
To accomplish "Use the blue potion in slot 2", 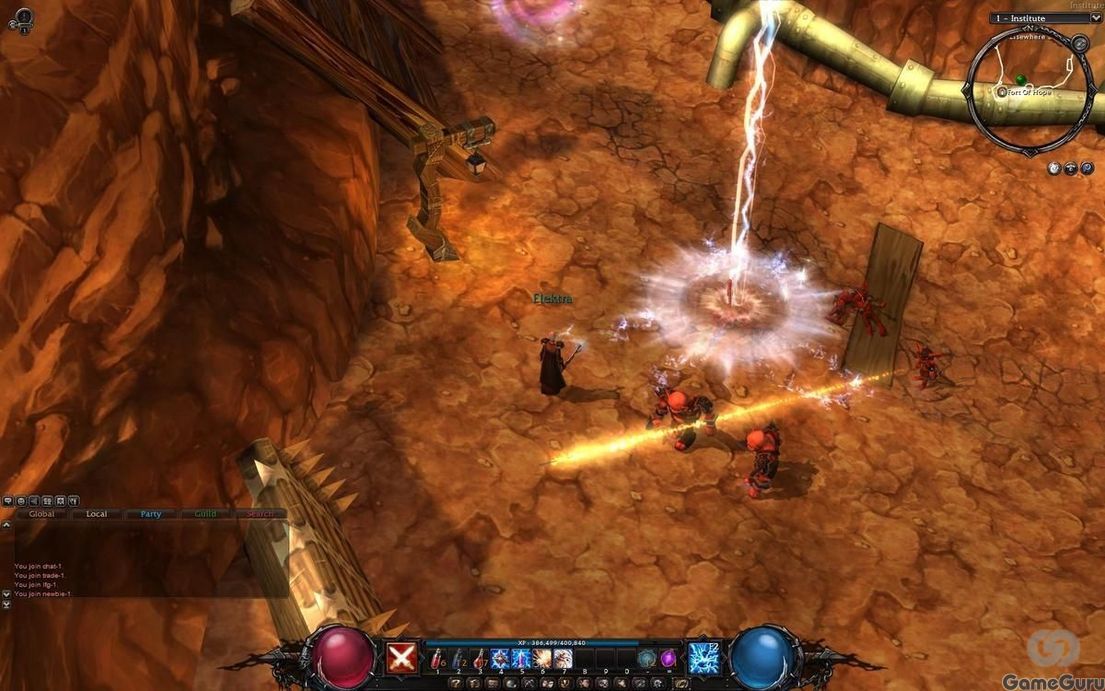I will point(458,658).
